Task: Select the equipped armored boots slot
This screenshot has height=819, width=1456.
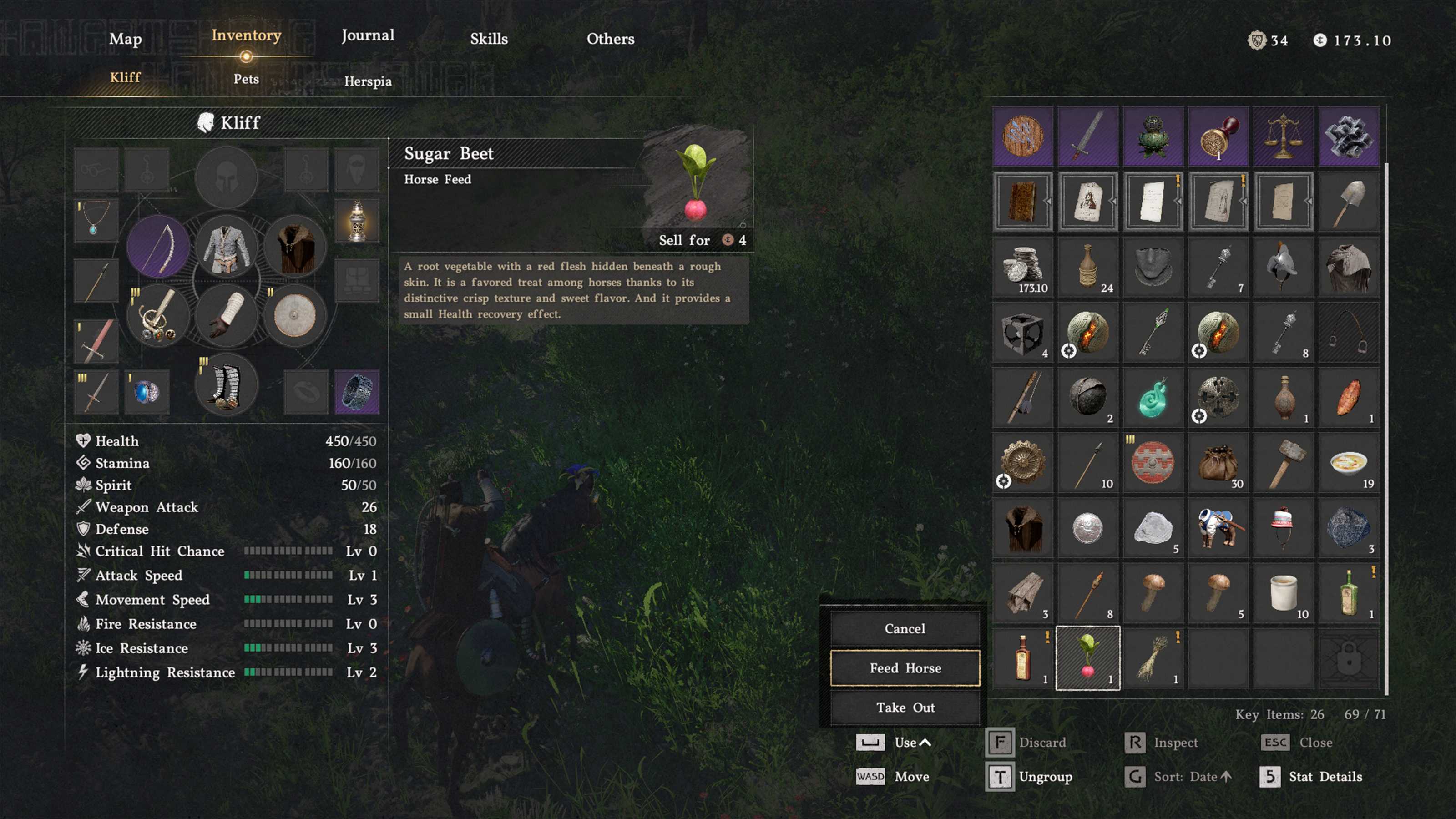Action: (226, 385)
